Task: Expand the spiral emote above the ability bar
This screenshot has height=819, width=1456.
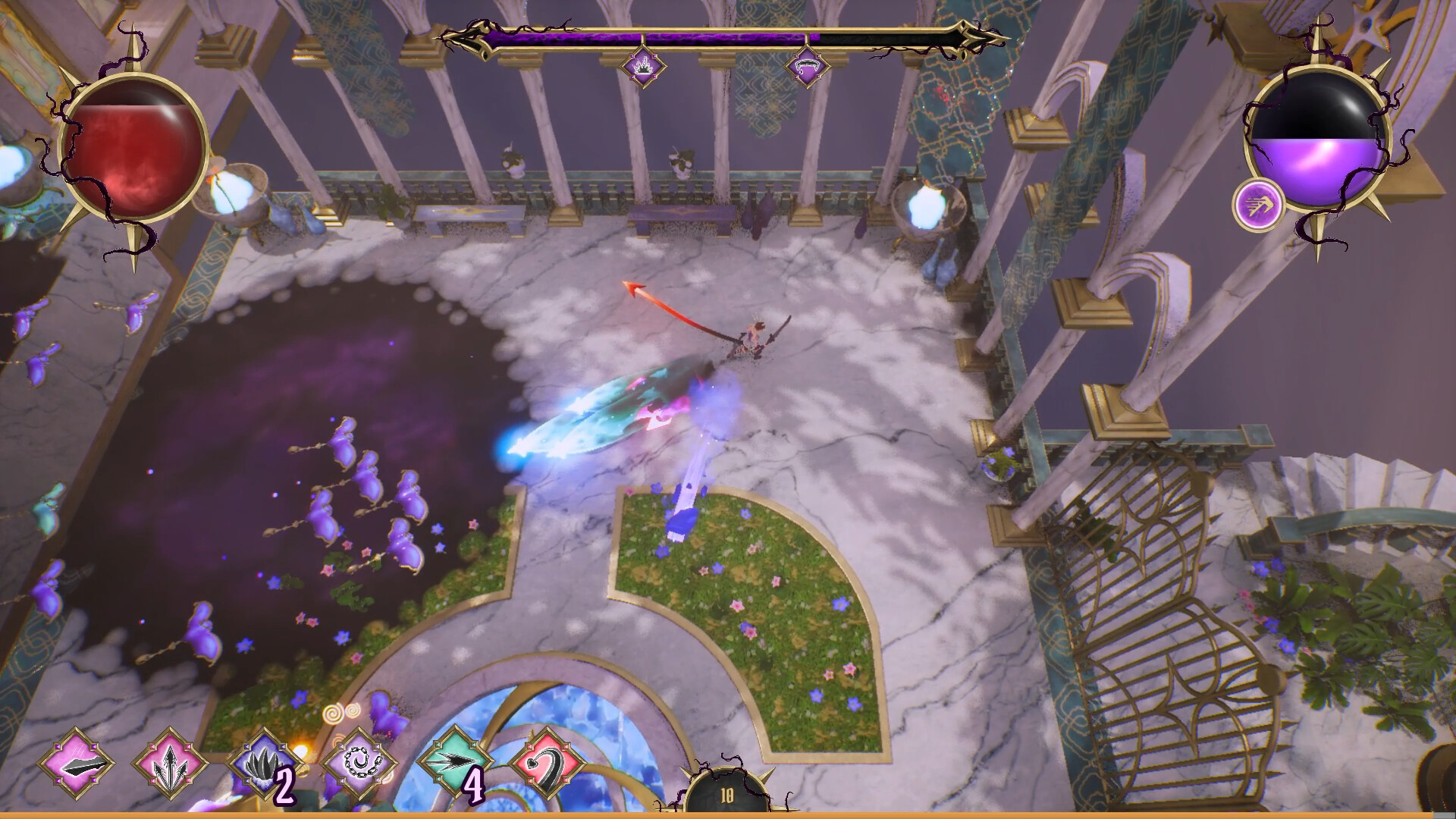Action: pyautogui.click(x=334, y=714)
